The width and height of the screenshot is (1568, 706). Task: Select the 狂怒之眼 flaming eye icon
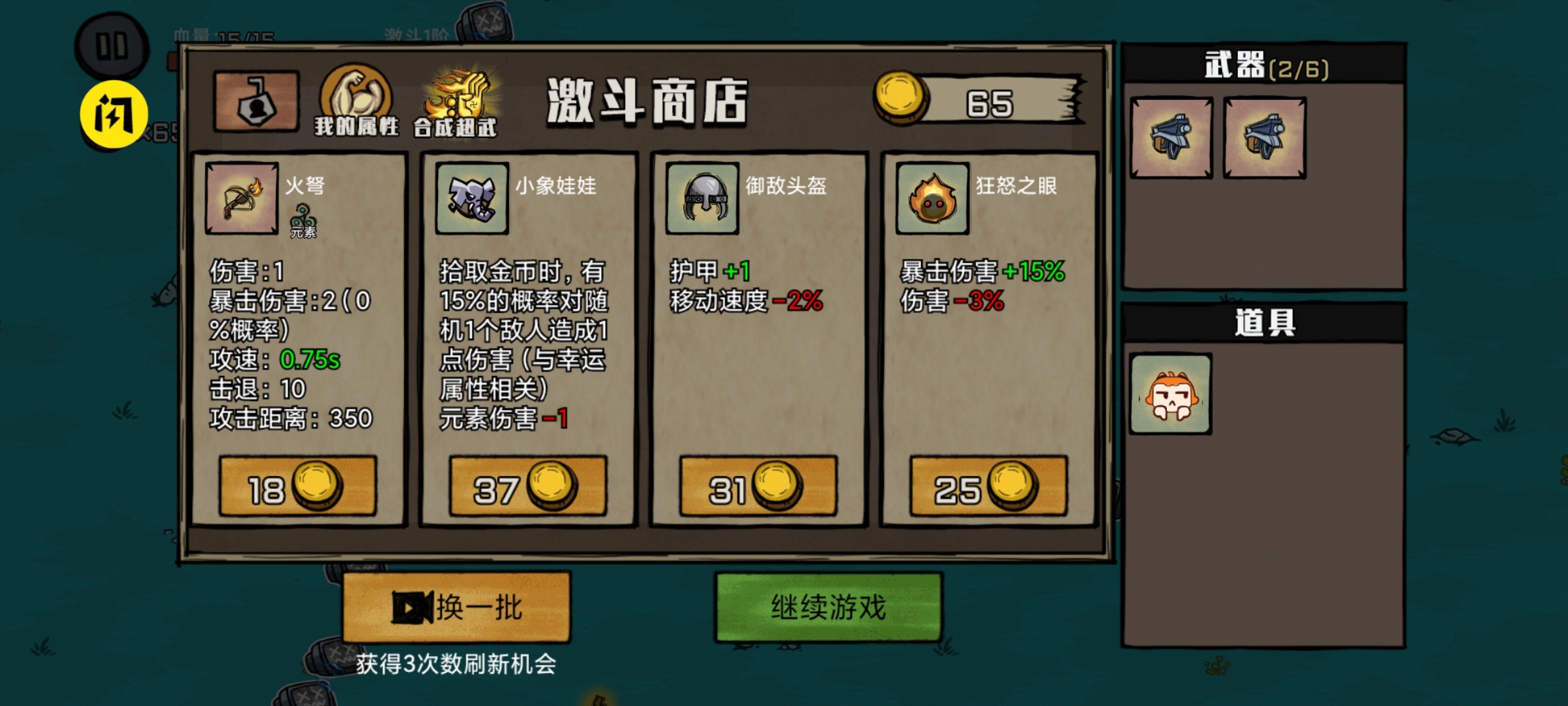(x=932, y=198)
